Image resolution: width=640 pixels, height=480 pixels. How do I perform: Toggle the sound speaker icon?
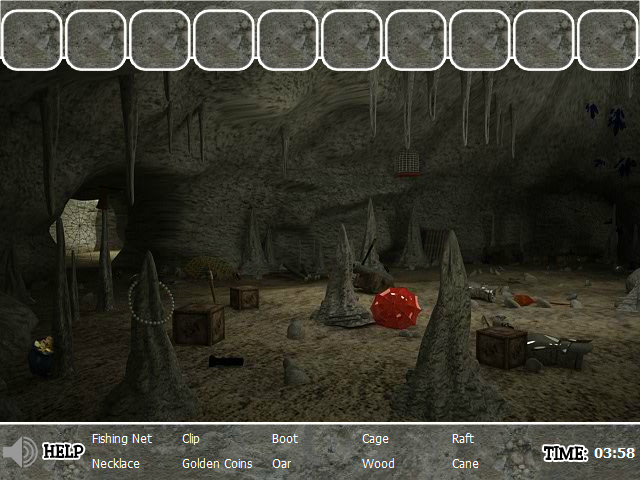[x=20, y=453]
